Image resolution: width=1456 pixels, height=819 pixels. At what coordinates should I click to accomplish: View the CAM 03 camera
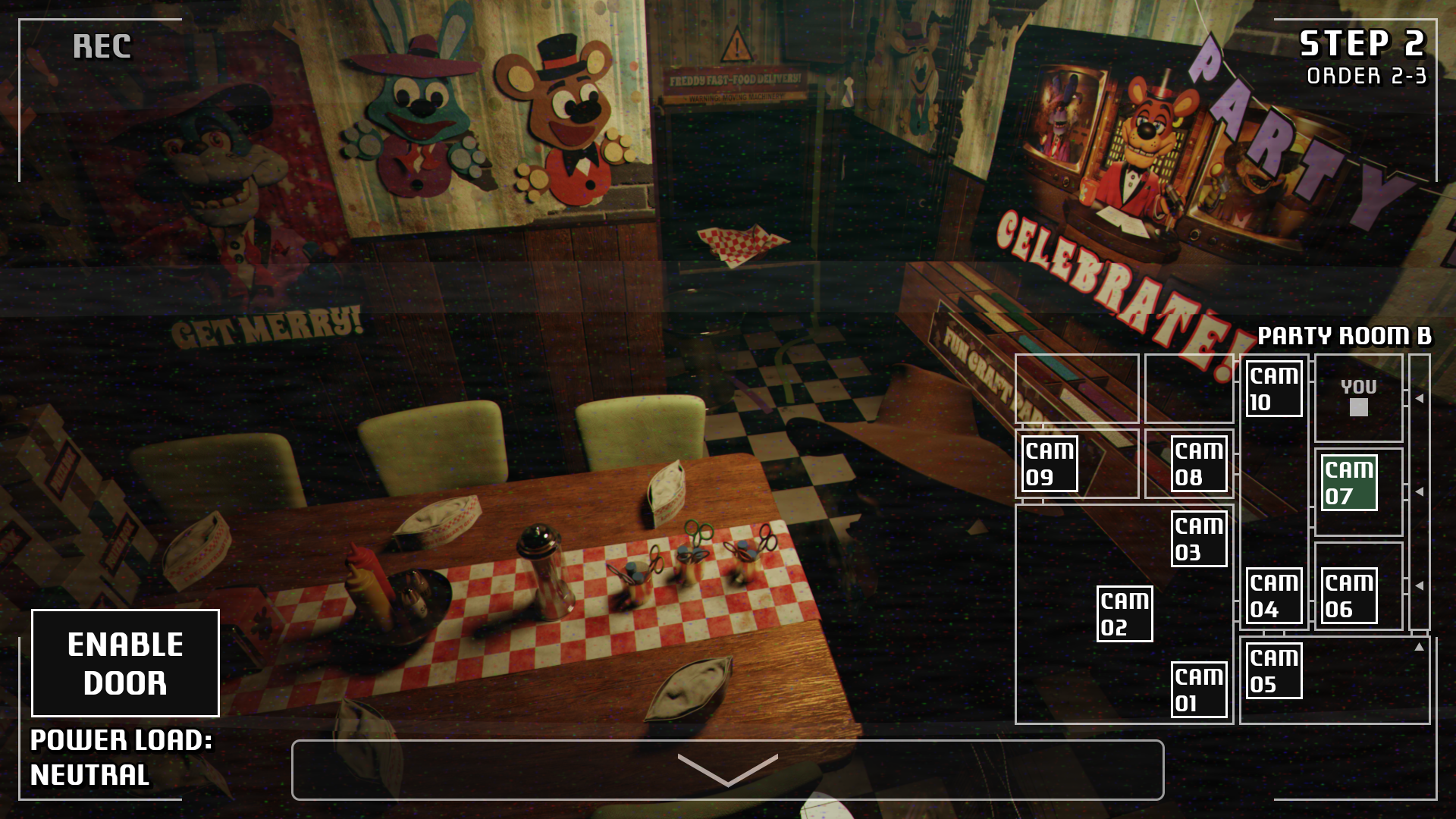[1200, 540]
